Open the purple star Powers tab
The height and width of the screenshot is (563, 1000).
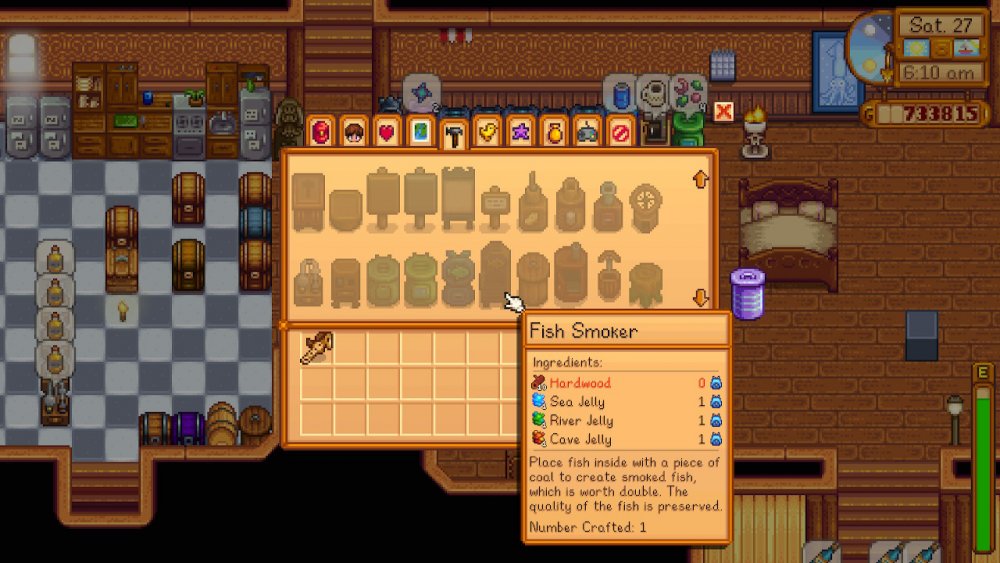(x=520, y=132)
